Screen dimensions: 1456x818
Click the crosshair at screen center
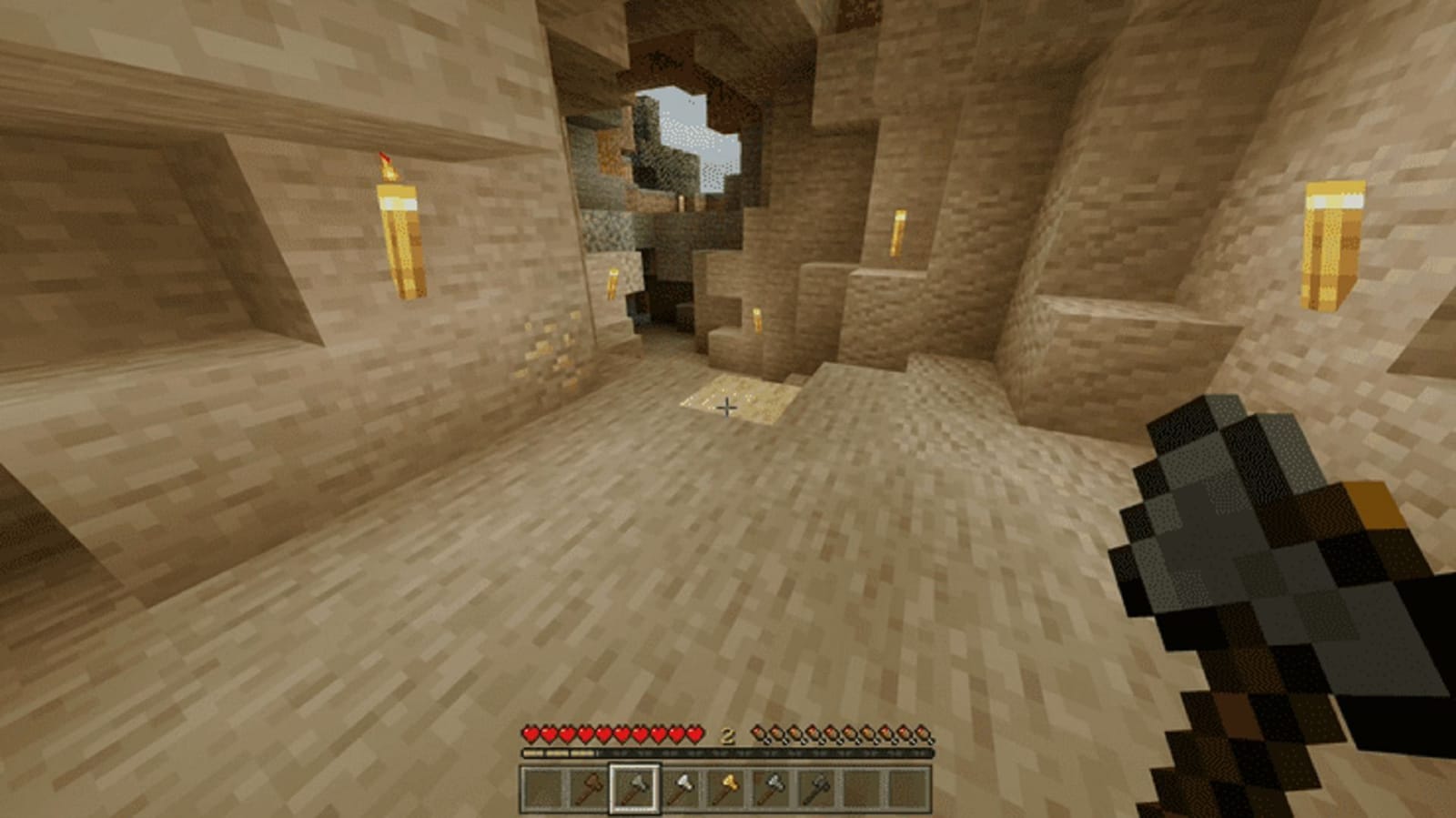coord(728,409)
